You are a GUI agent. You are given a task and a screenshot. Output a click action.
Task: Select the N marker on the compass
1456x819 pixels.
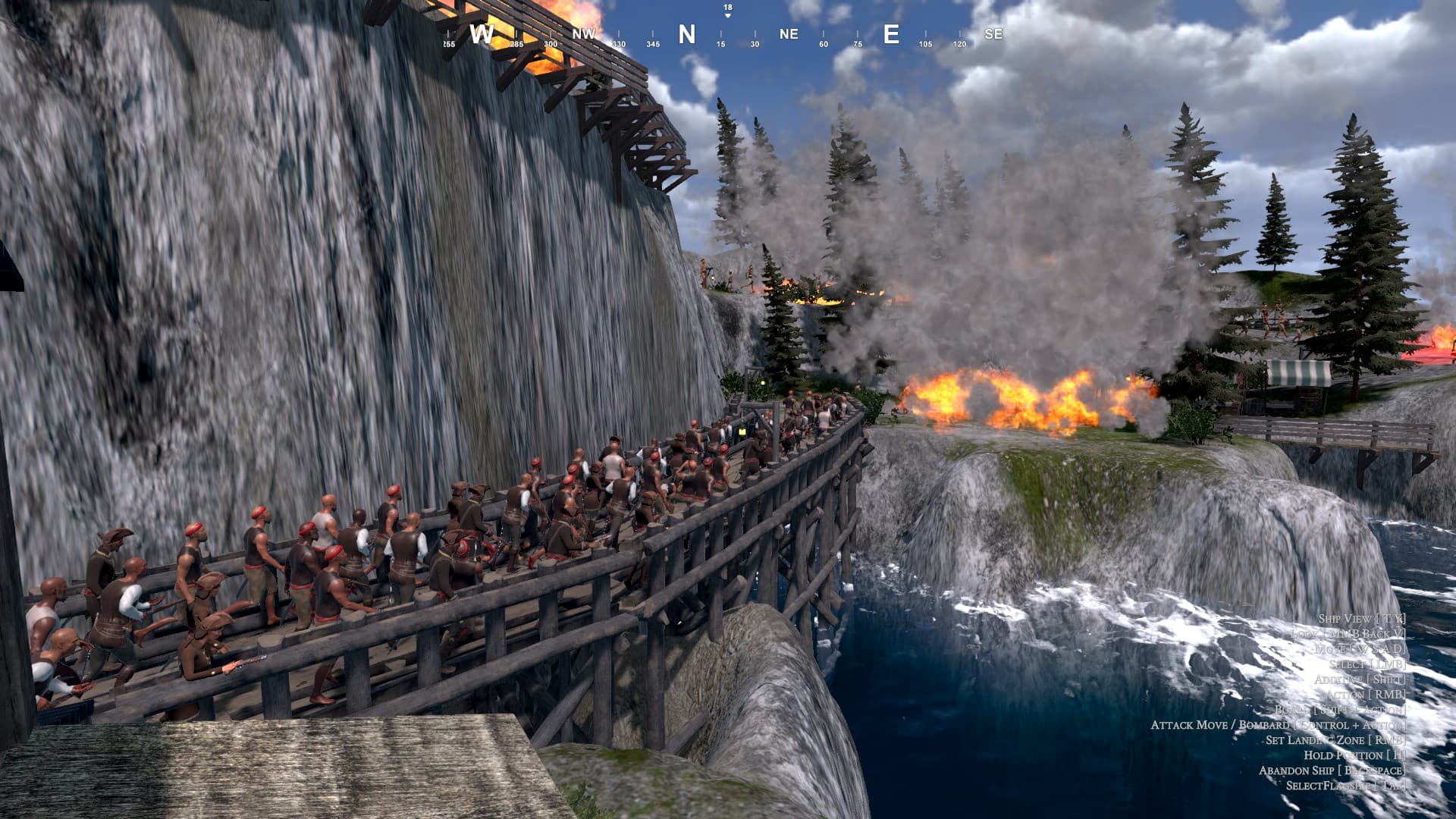pyautogui.click(x=686, y=33)
